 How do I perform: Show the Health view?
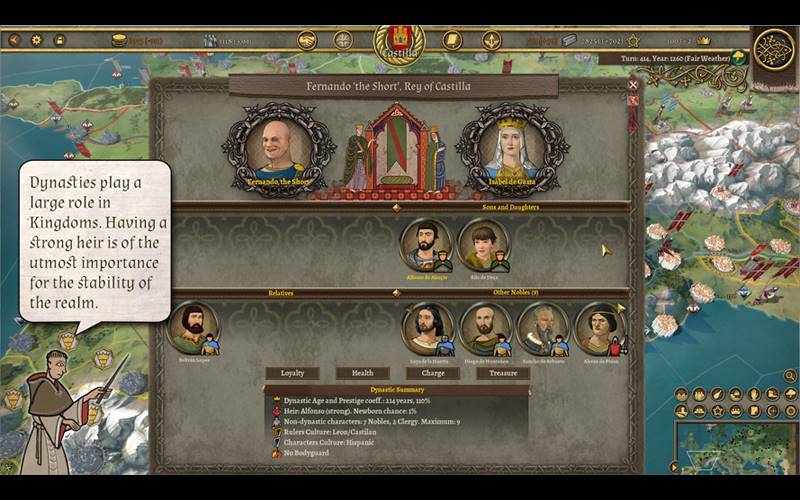pyautogui.click(x=362, y=373)
